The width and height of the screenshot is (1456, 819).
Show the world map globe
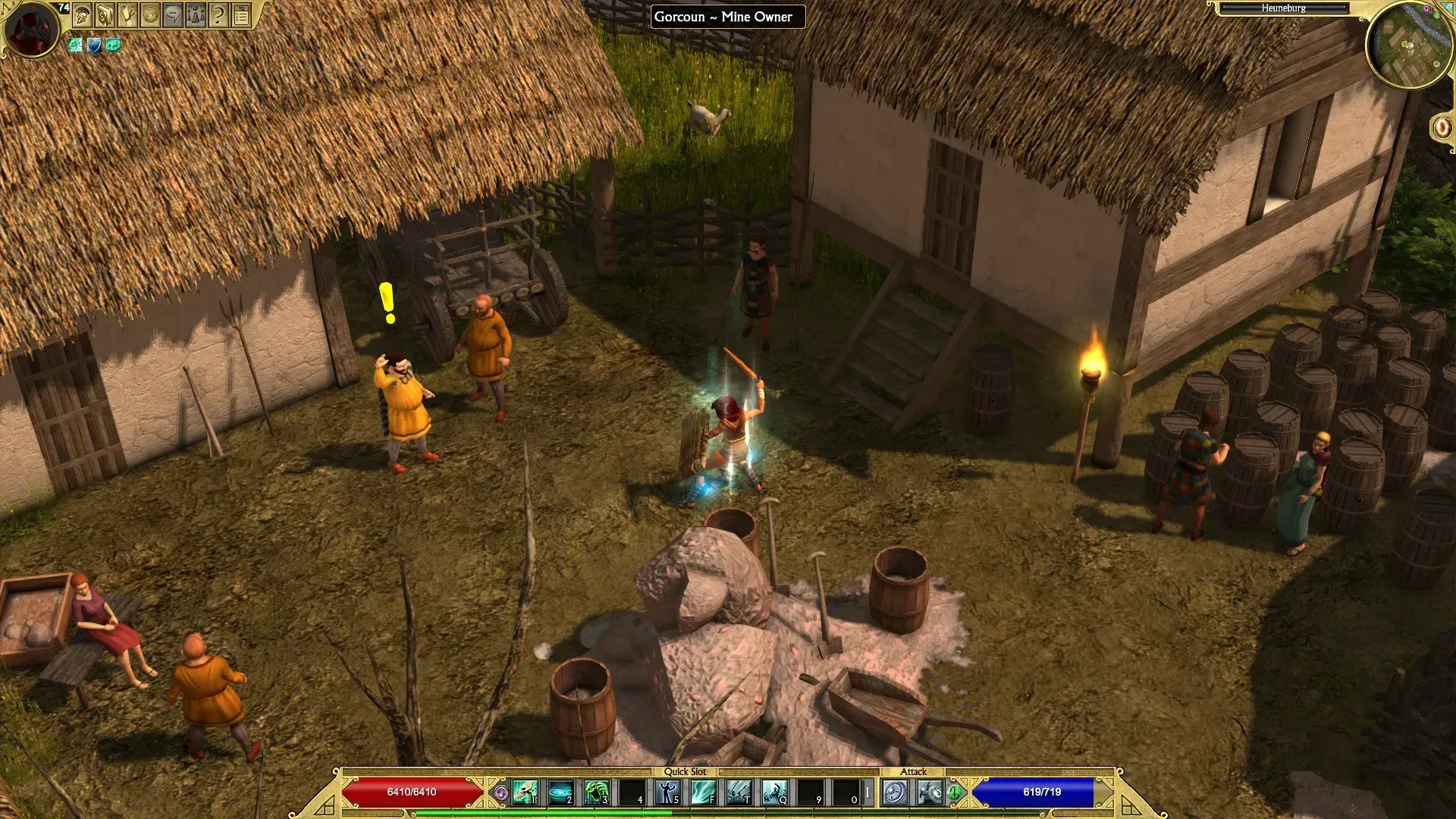150,15
